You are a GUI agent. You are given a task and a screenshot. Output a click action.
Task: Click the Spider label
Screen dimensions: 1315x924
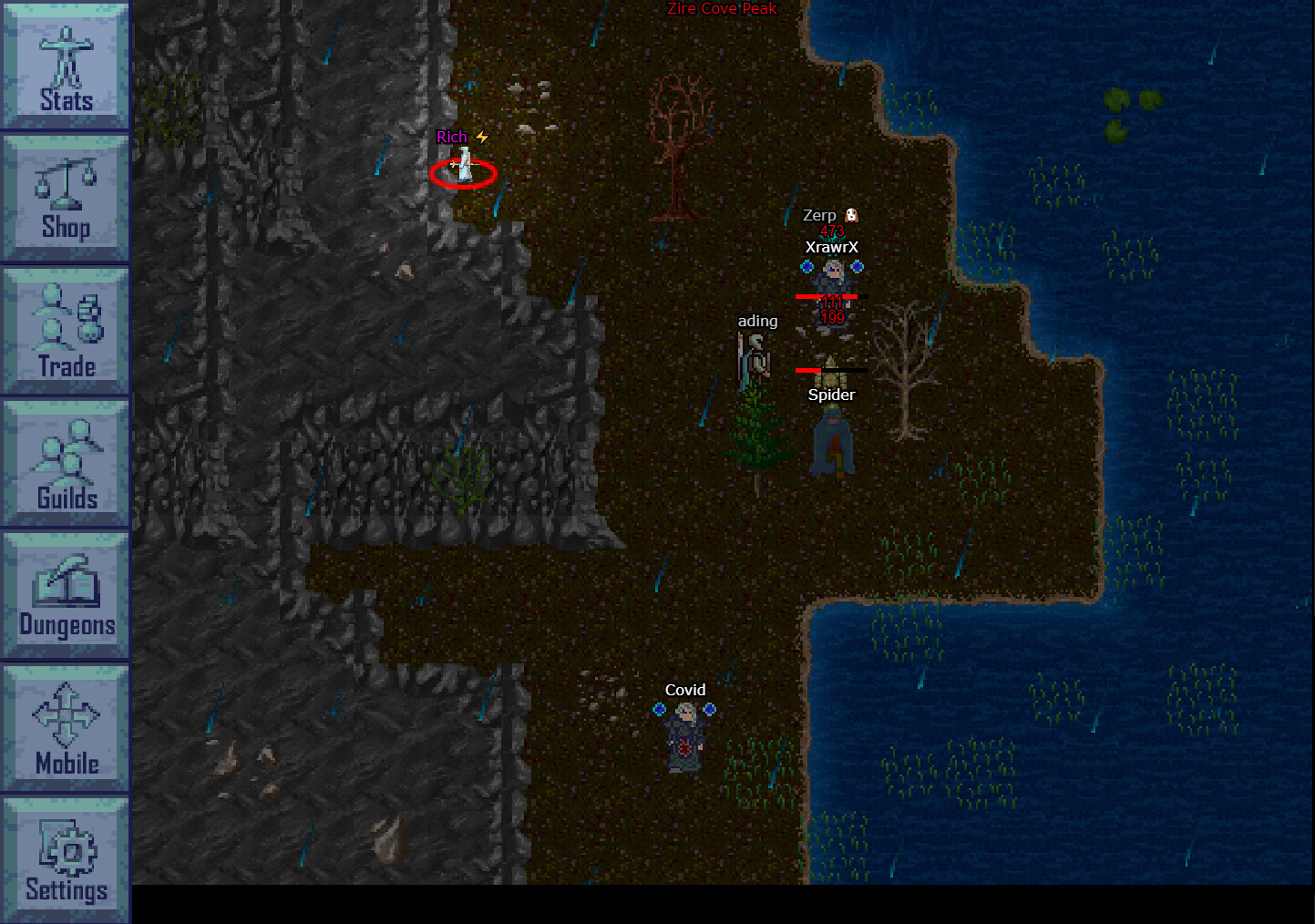[830, 395]
